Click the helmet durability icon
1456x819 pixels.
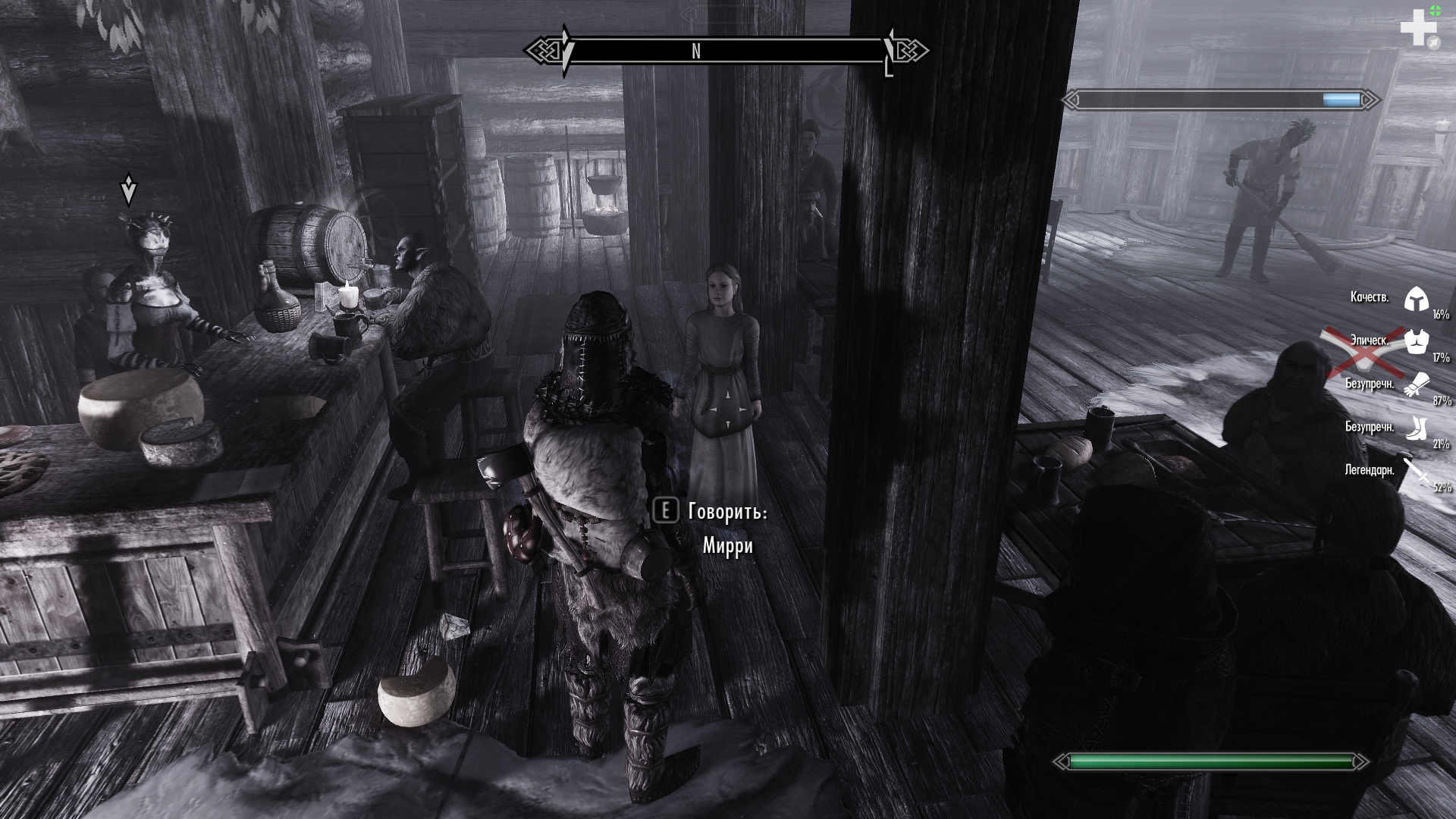coord(1415,300)
